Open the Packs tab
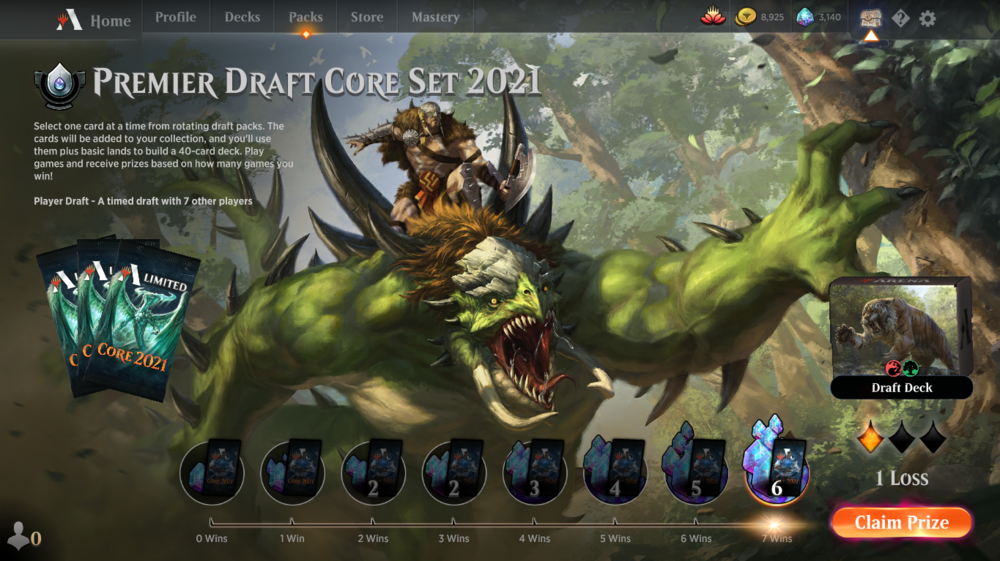Image resolution: width=1000 pixels, height=561 pixels. point(306,17)
